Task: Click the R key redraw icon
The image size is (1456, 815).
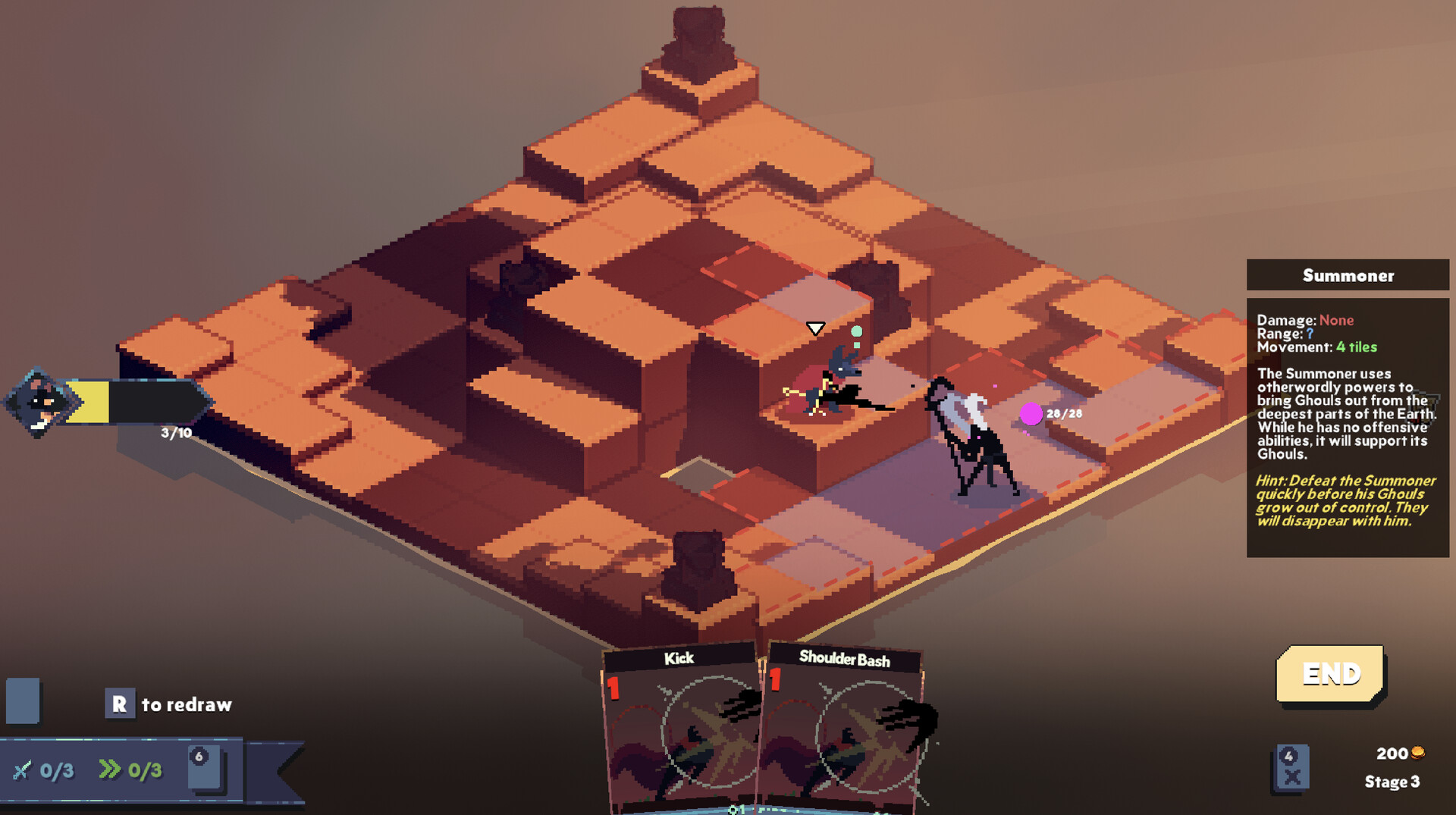Action: click(120, 704)
